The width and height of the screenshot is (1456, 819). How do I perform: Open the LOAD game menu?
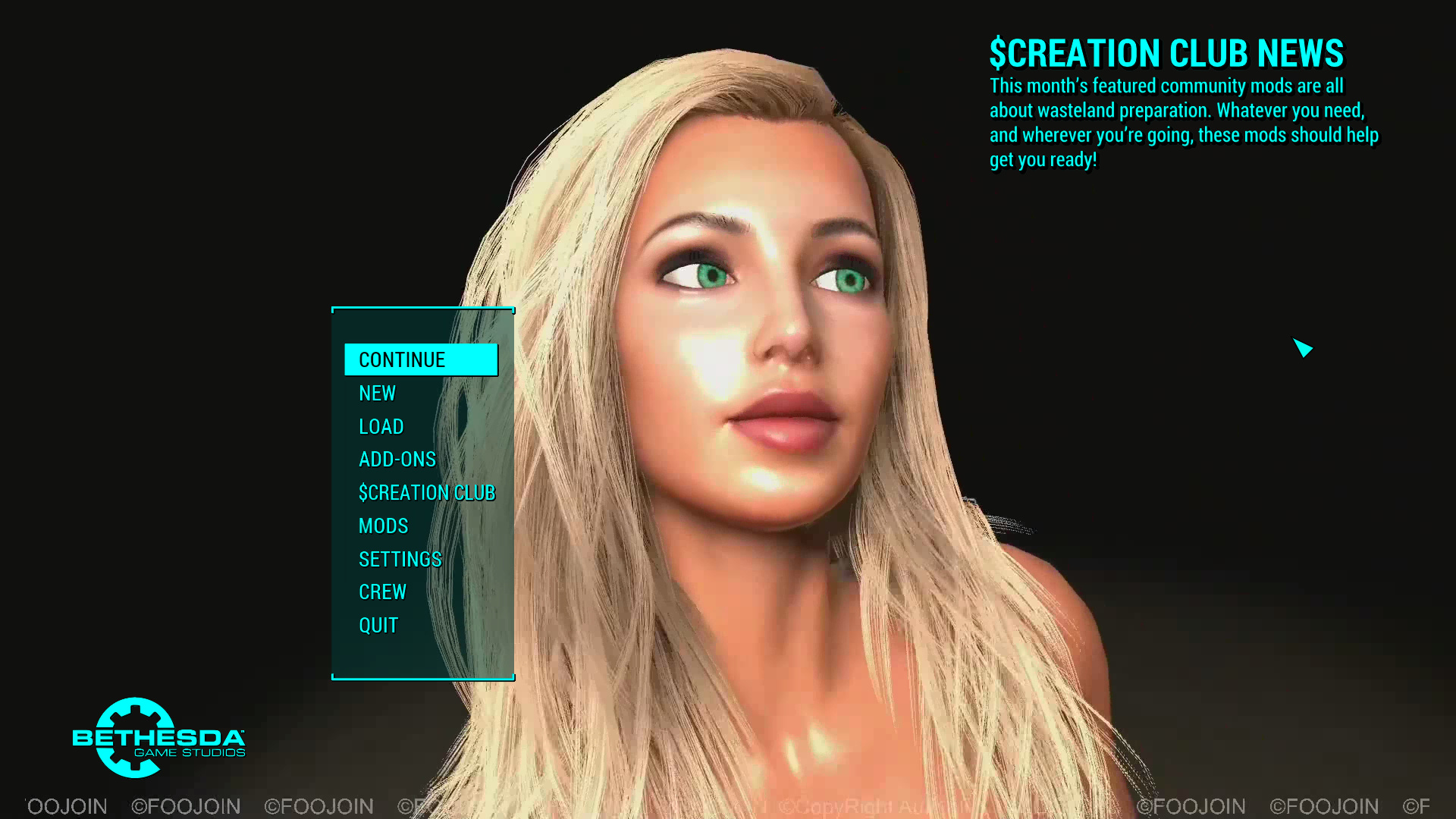point(381,426)
